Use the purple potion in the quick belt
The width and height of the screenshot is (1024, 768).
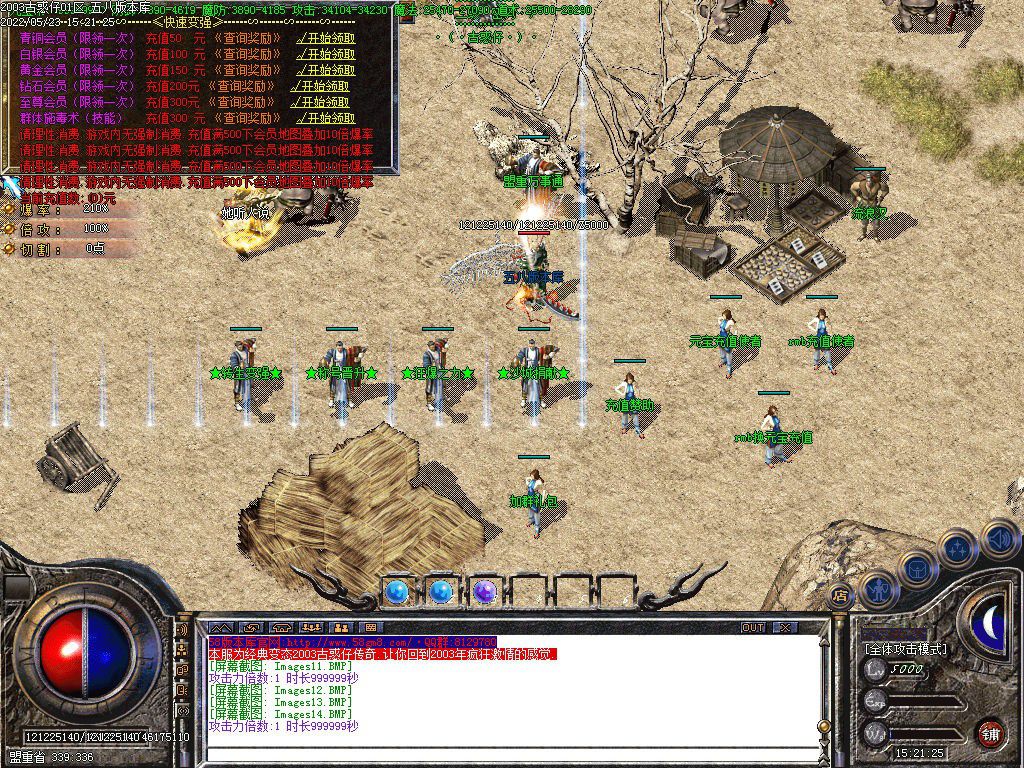[485, 592]
